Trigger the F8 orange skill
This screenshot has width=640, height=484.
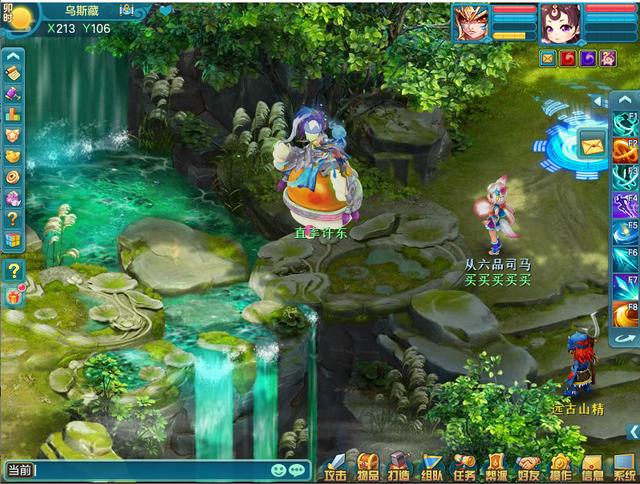pyautogui.click(x=625, y=314)
